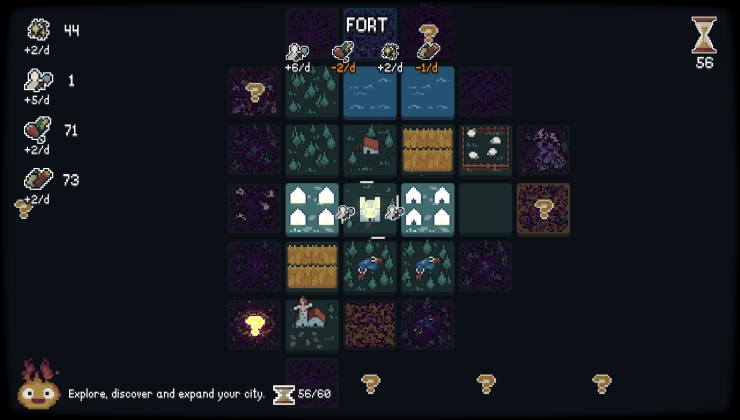Select the unexplored brown speckled tile
This screenshot has height=420, width=740.
[x=370, y=324]
